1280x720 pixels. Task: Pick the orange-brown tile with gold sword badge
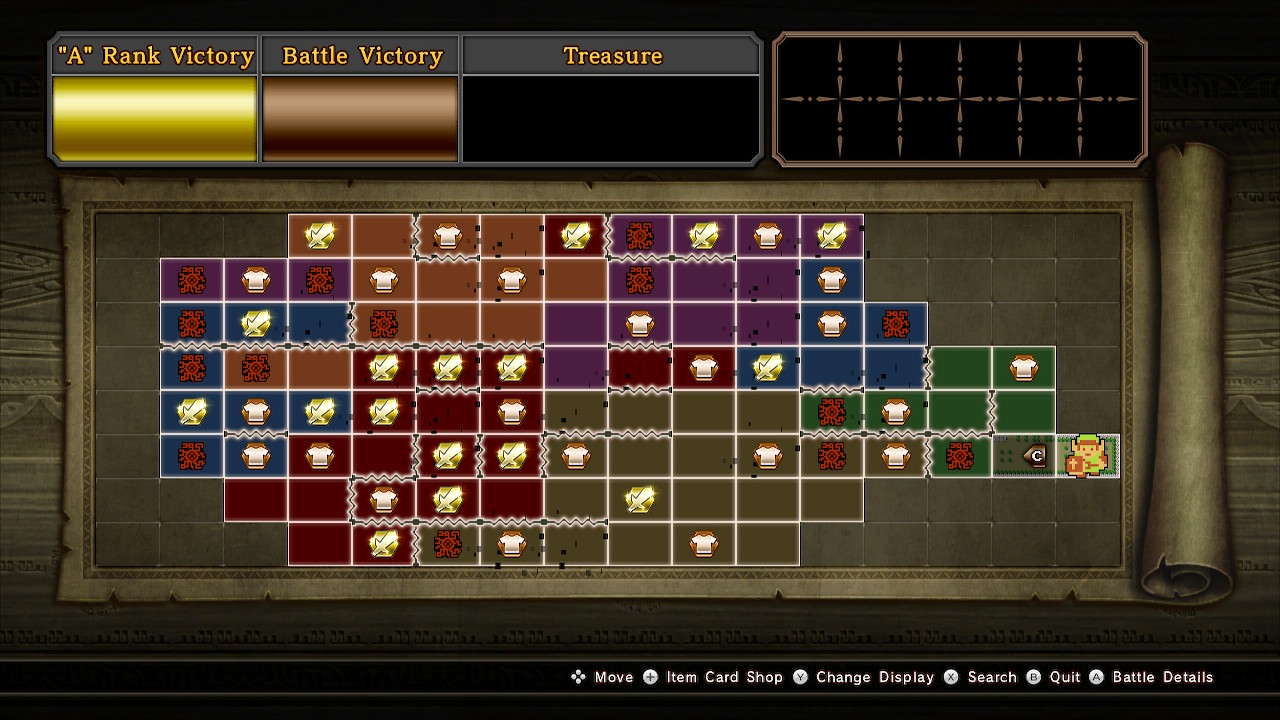coord(320,236)
